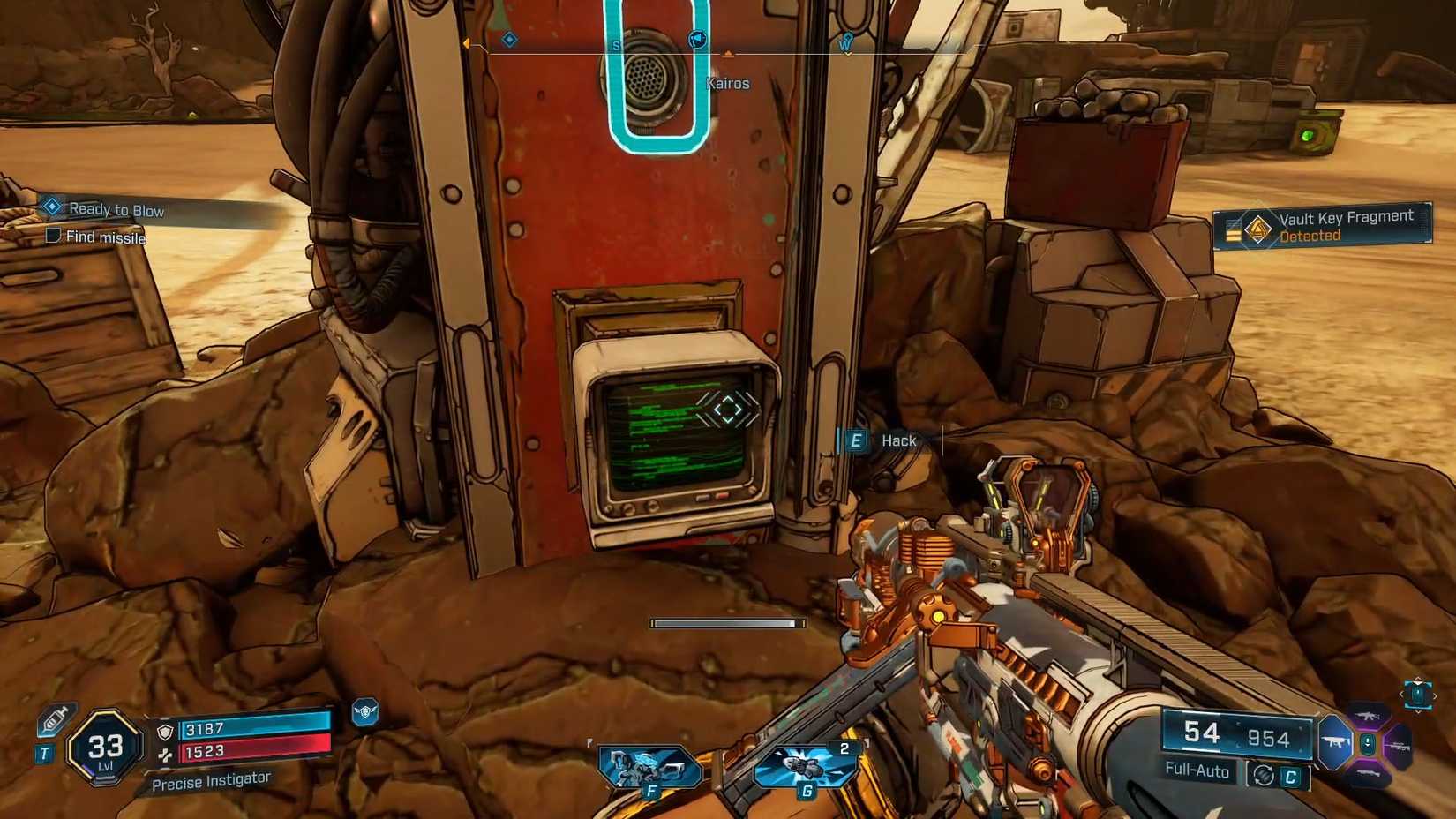Click the down arrow under the shield slot

(x=1418, y=711)
